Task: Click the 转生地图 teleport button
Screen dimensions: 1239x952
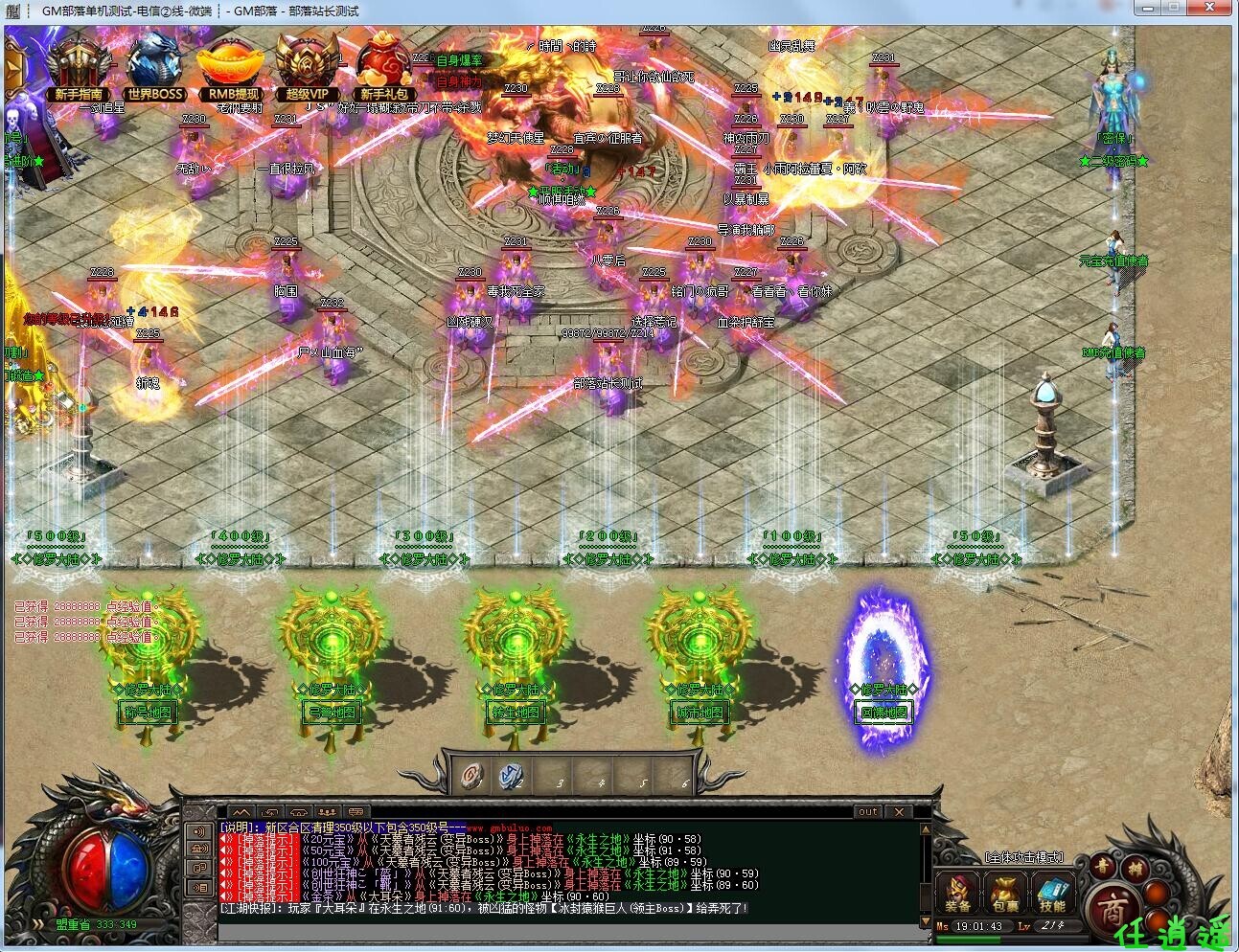Action: (x=516, y=713)
